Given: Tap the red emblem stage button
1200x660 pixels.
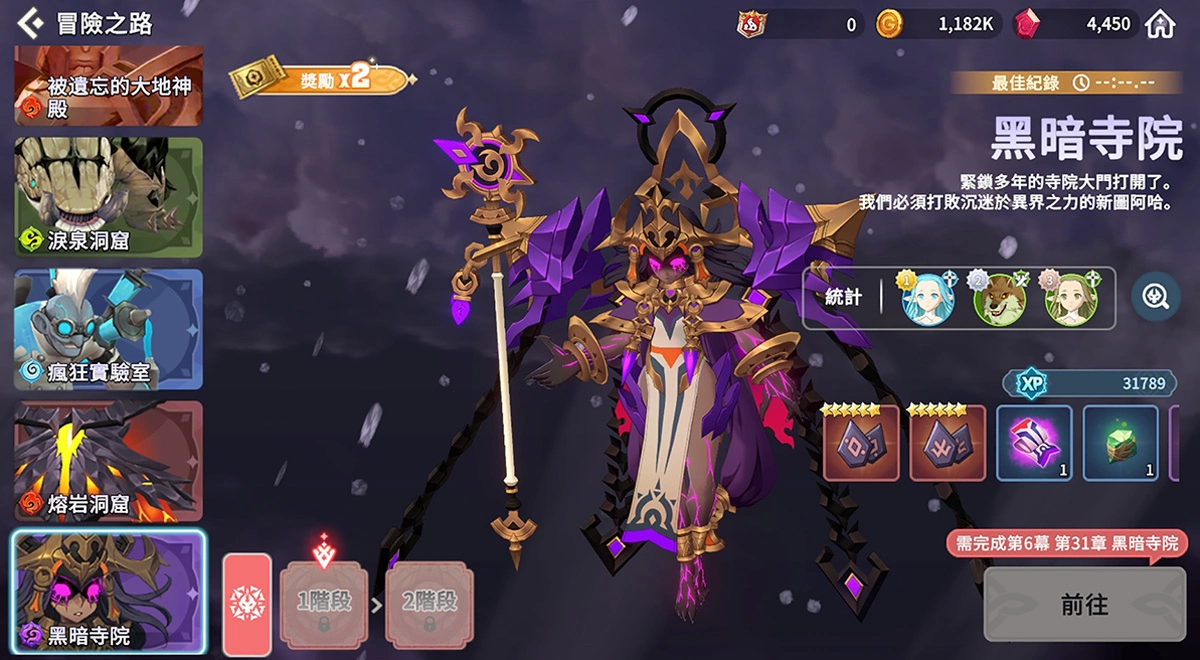Looking at the screenshot, I should click(246, 602).
